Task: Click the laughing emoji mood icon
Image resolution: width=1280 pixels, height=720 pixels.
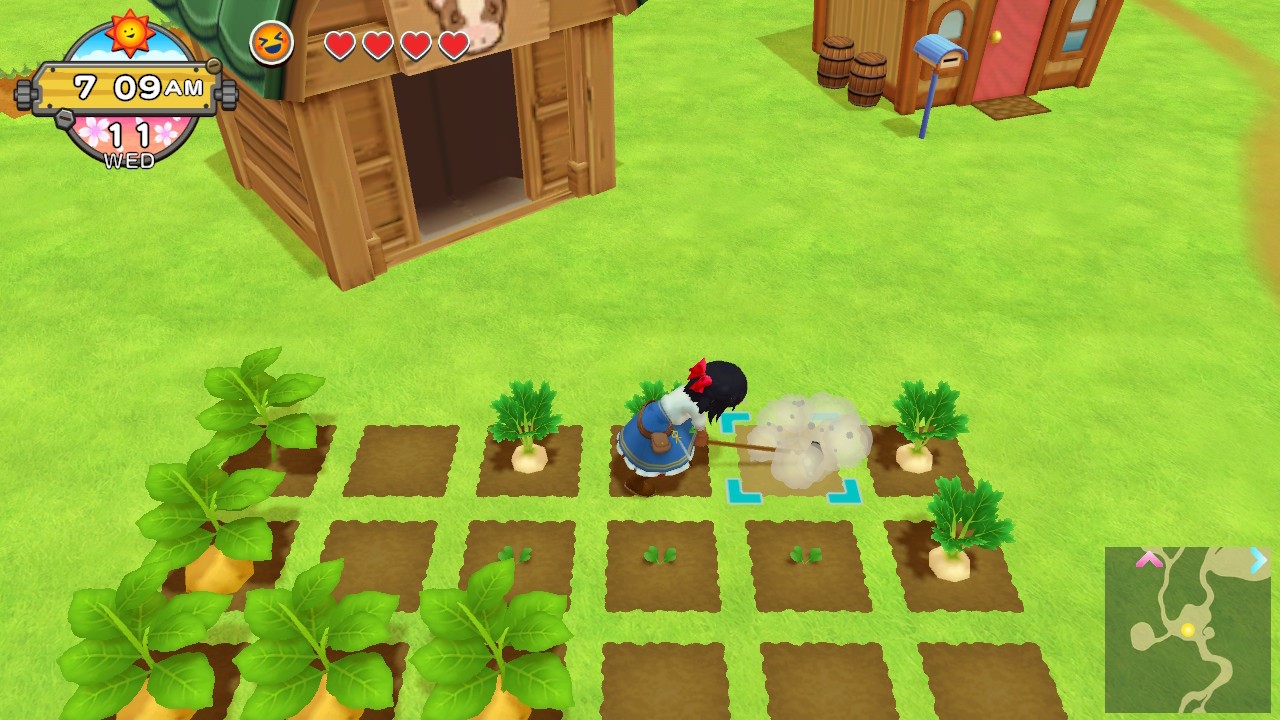Action: pos(271,43)
